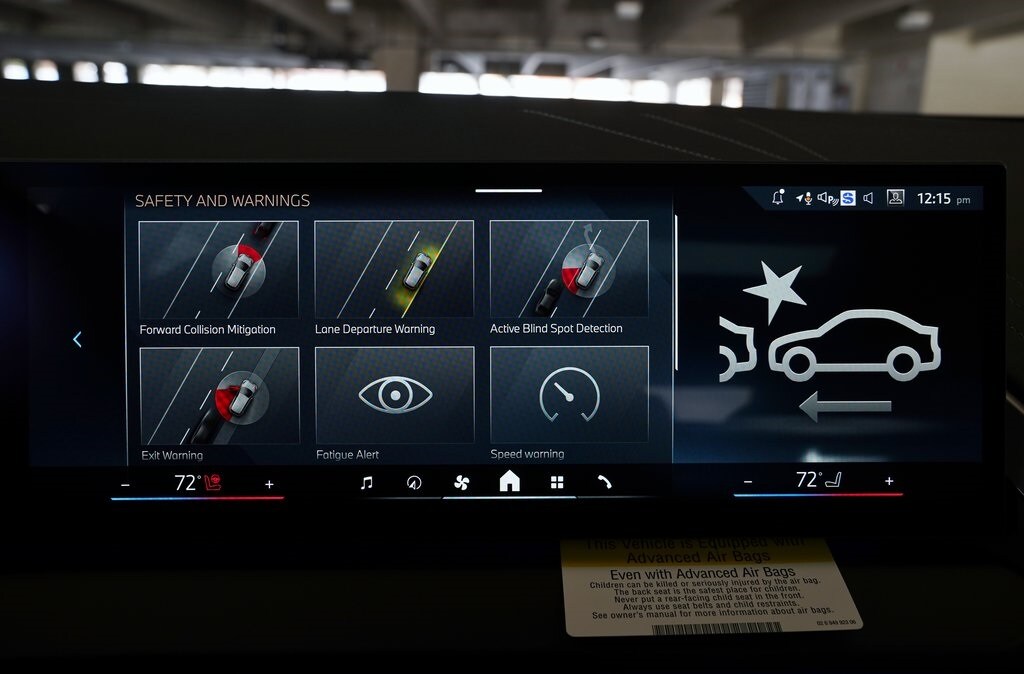Select the Speed warning gauge tile

coord(569,396)
